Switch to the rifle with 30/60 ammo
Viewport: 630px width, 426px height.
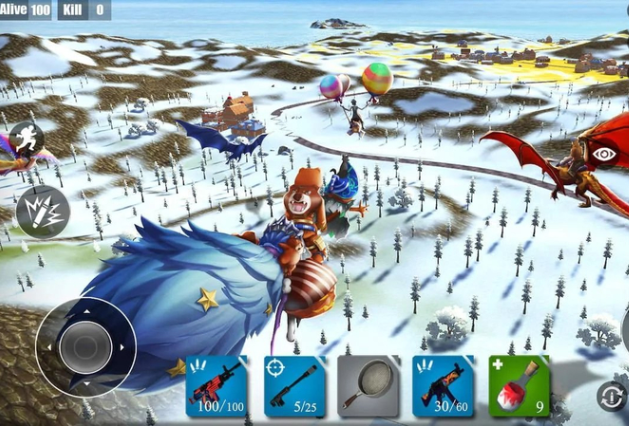[443, 386]
